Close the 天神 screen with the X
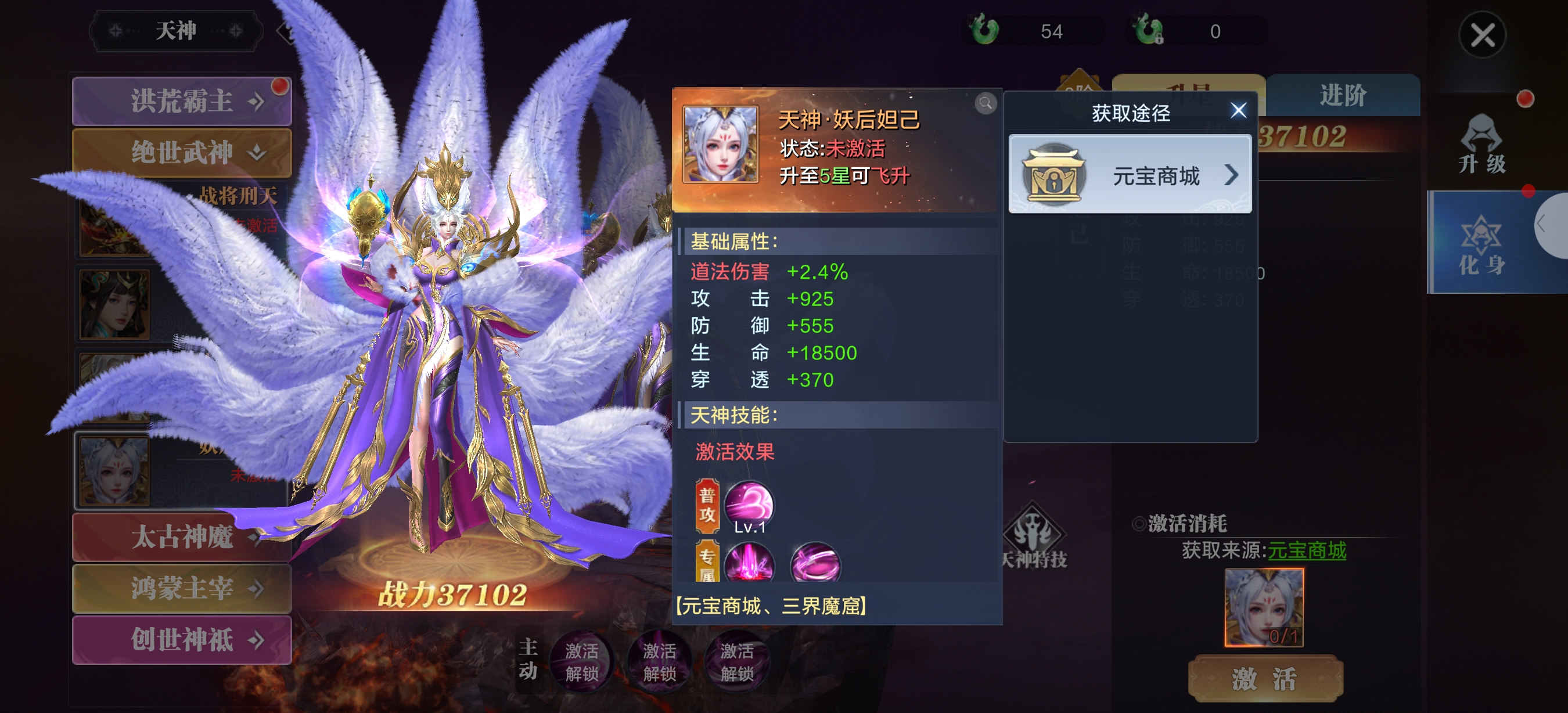 coord(1481,35)
